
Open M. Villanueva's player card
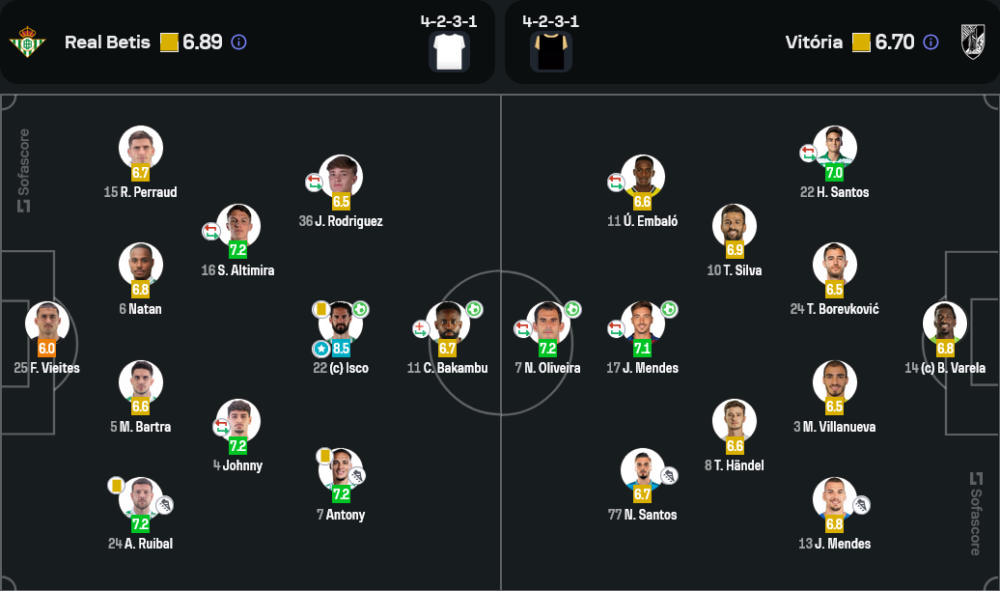[x=834, y=382]
